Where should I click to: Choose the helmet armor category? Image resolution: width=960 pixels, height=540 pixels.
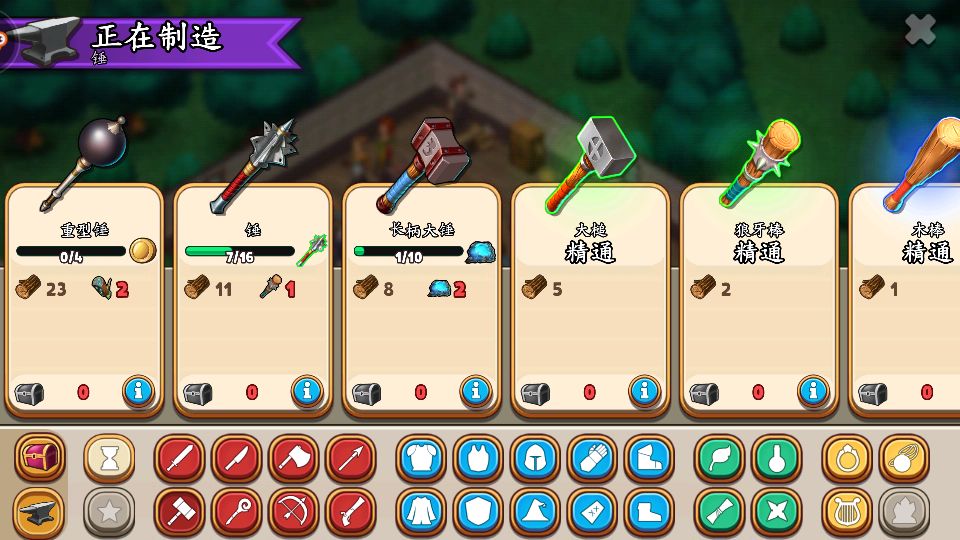535,458
